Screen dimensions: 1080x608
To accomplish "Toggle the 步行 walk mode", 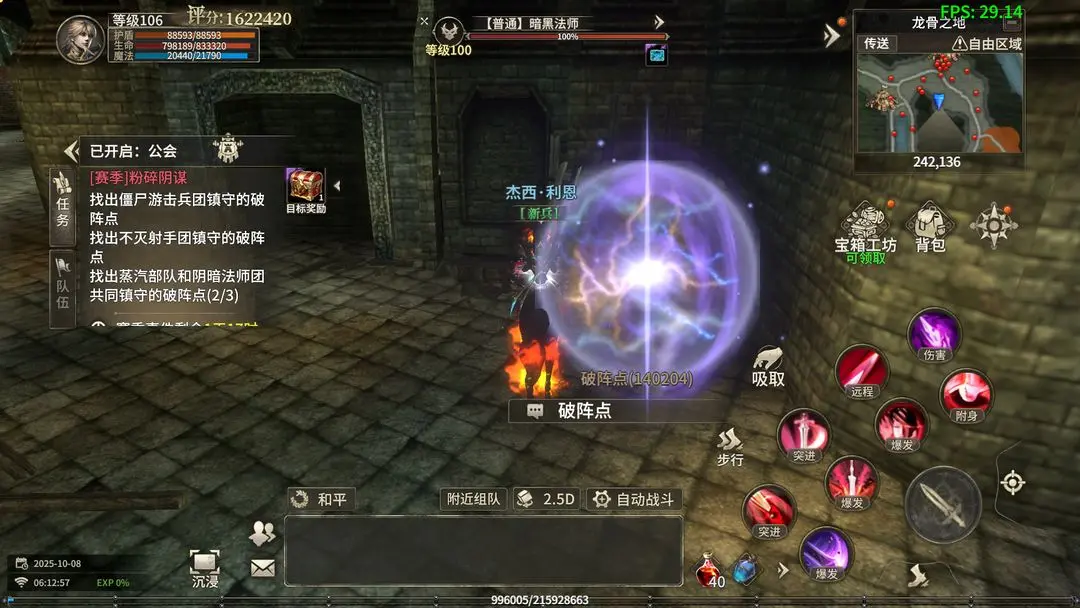I will [730, 447].
